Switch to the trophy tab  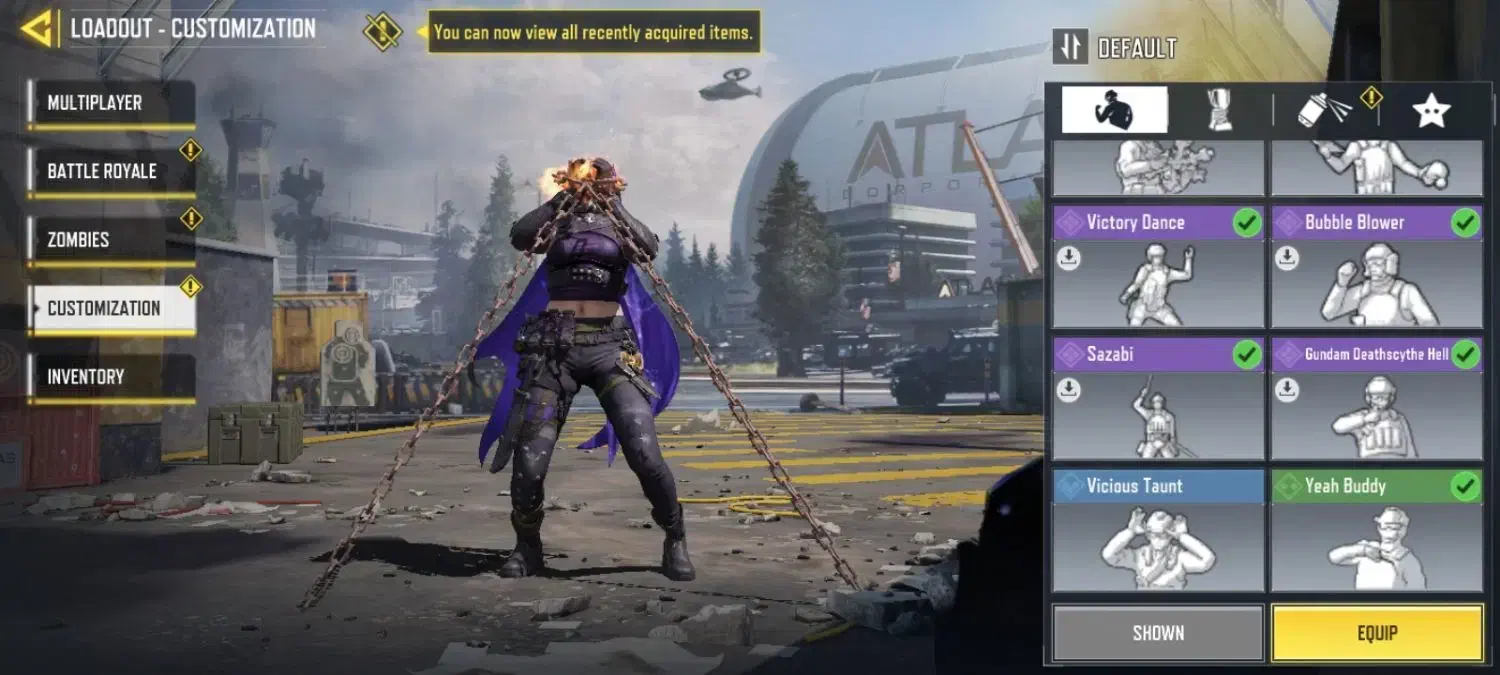1219,109
